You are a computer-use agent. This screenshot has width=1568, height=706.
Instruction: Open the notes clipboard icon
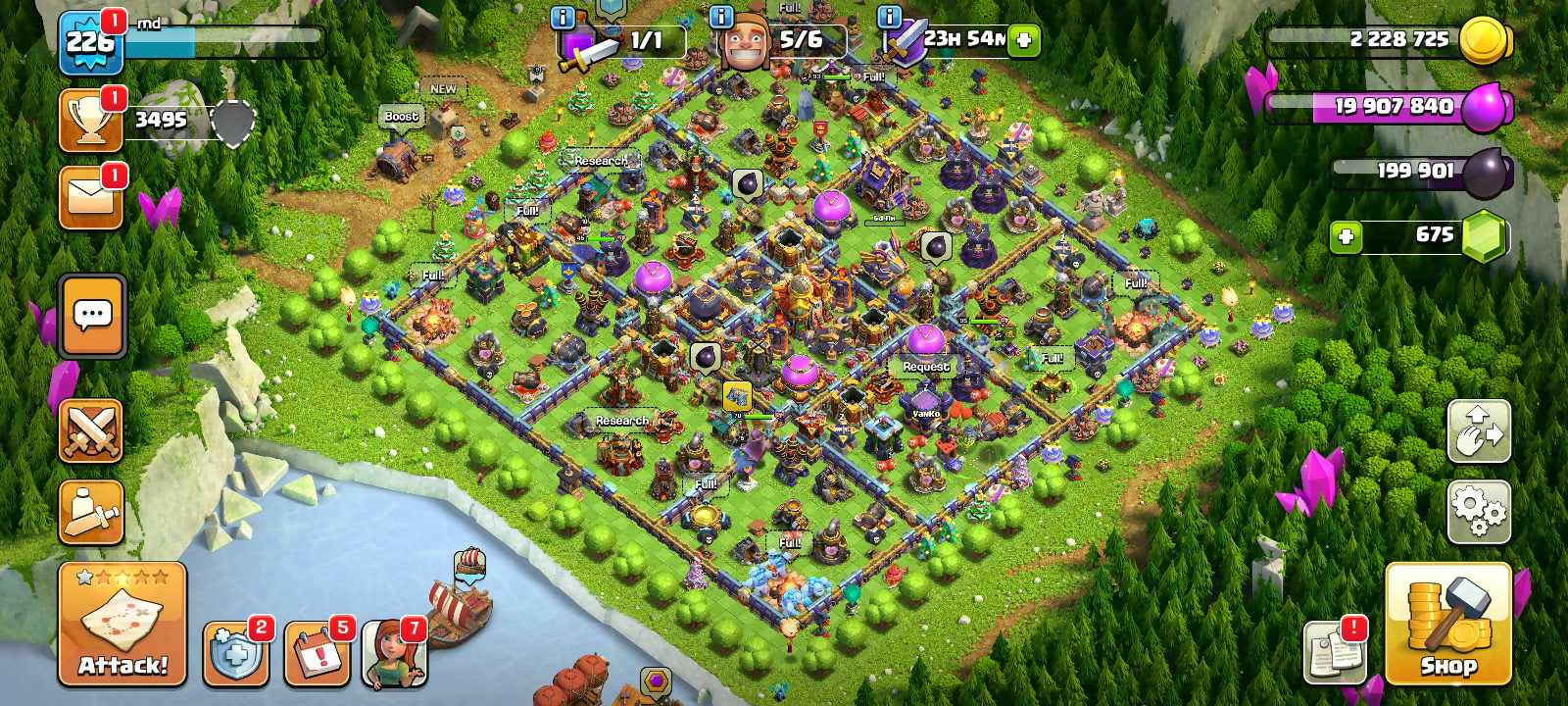pyautogui.click(x=1335, y=653)
